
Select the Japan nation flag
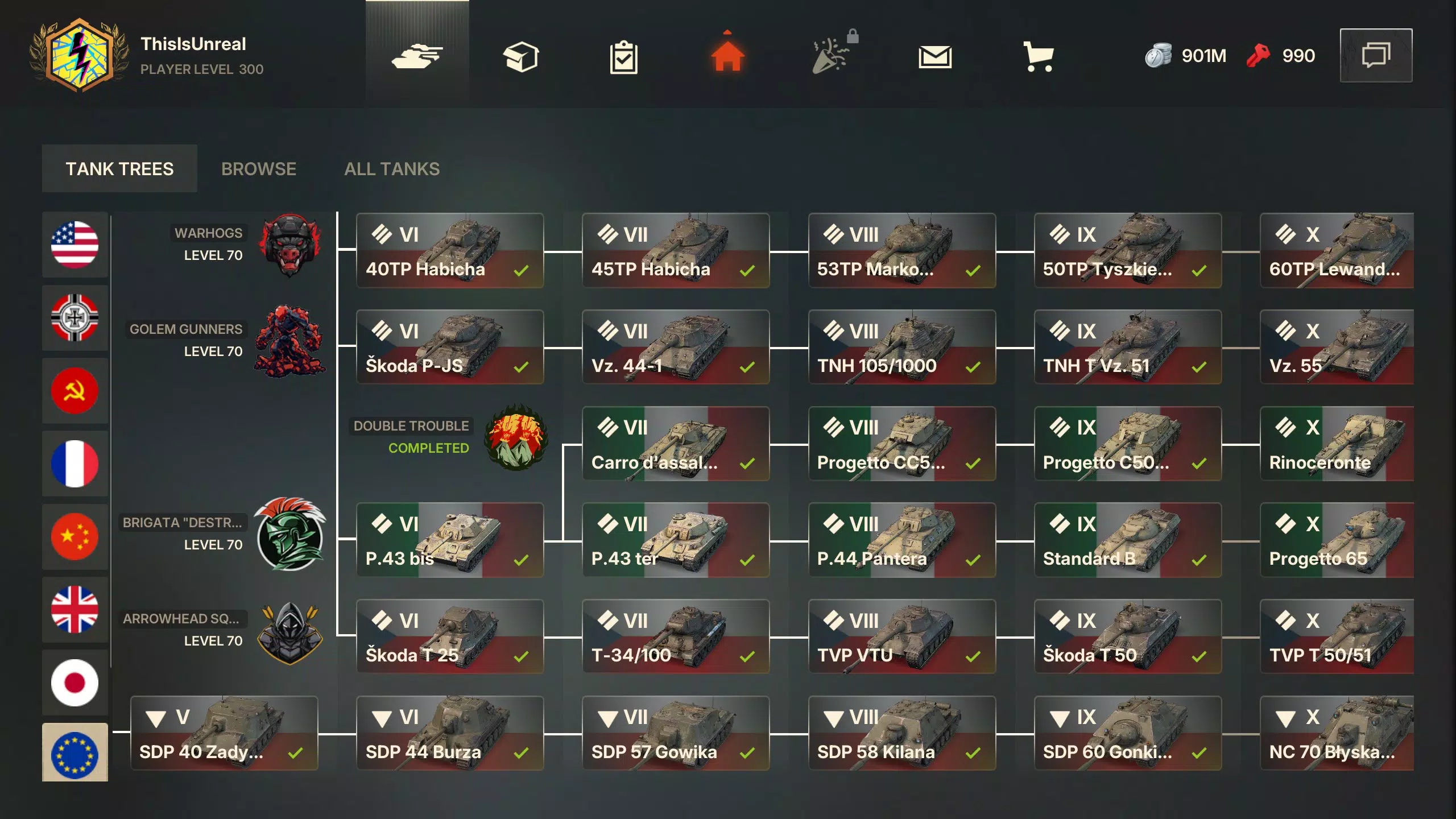tap(75, 682)
